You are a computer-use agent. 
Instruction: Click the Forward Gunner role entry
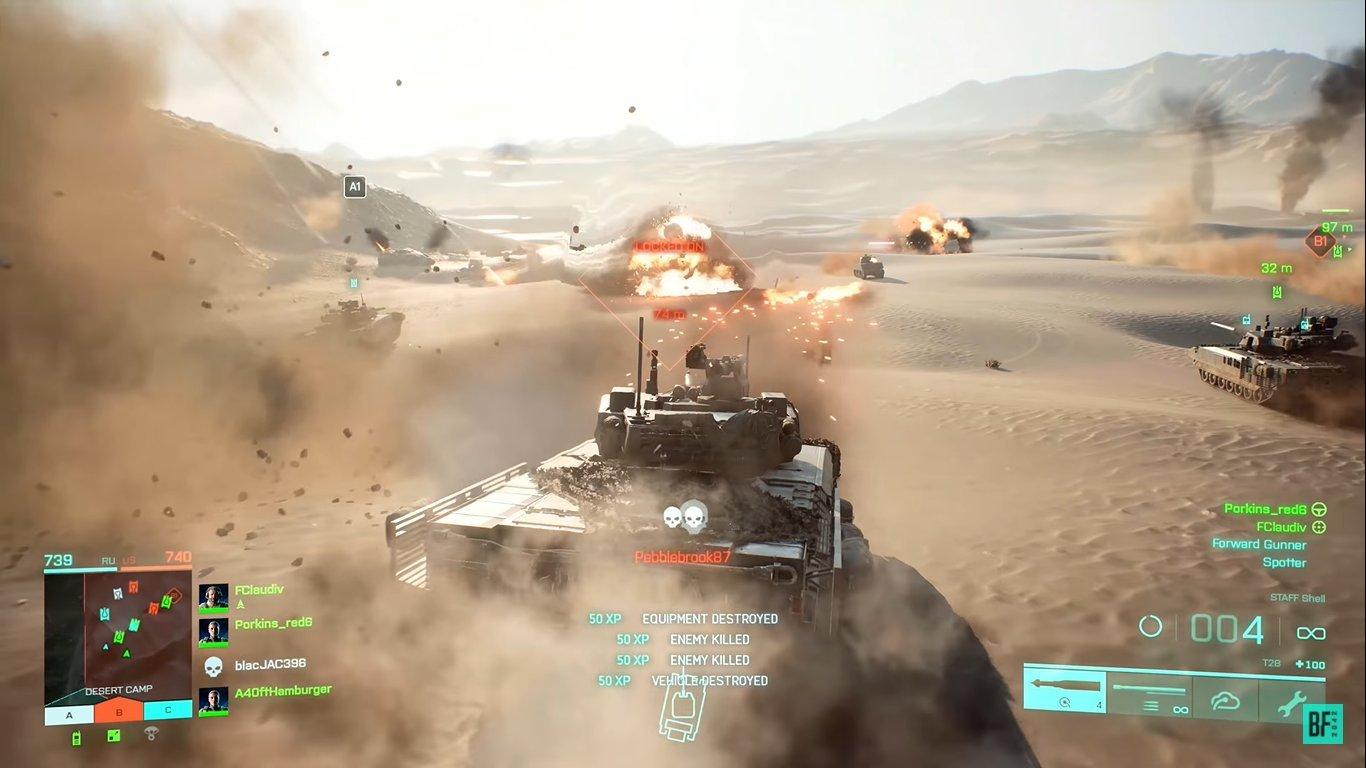pyautogui.click(x=1261, y=544)
